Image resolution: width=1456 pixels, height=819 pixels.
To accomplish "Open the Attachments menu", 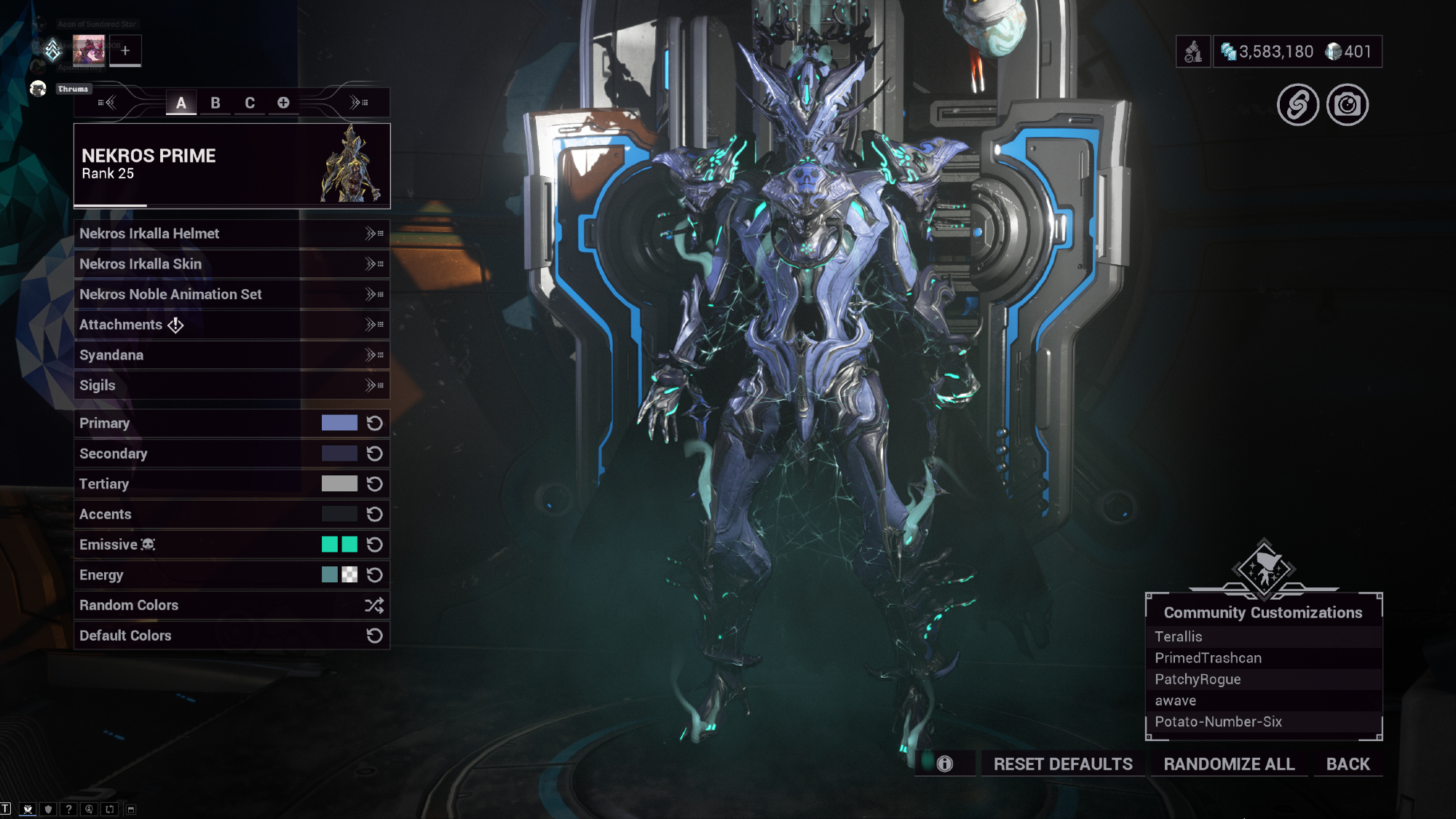I will click(232, 325).
